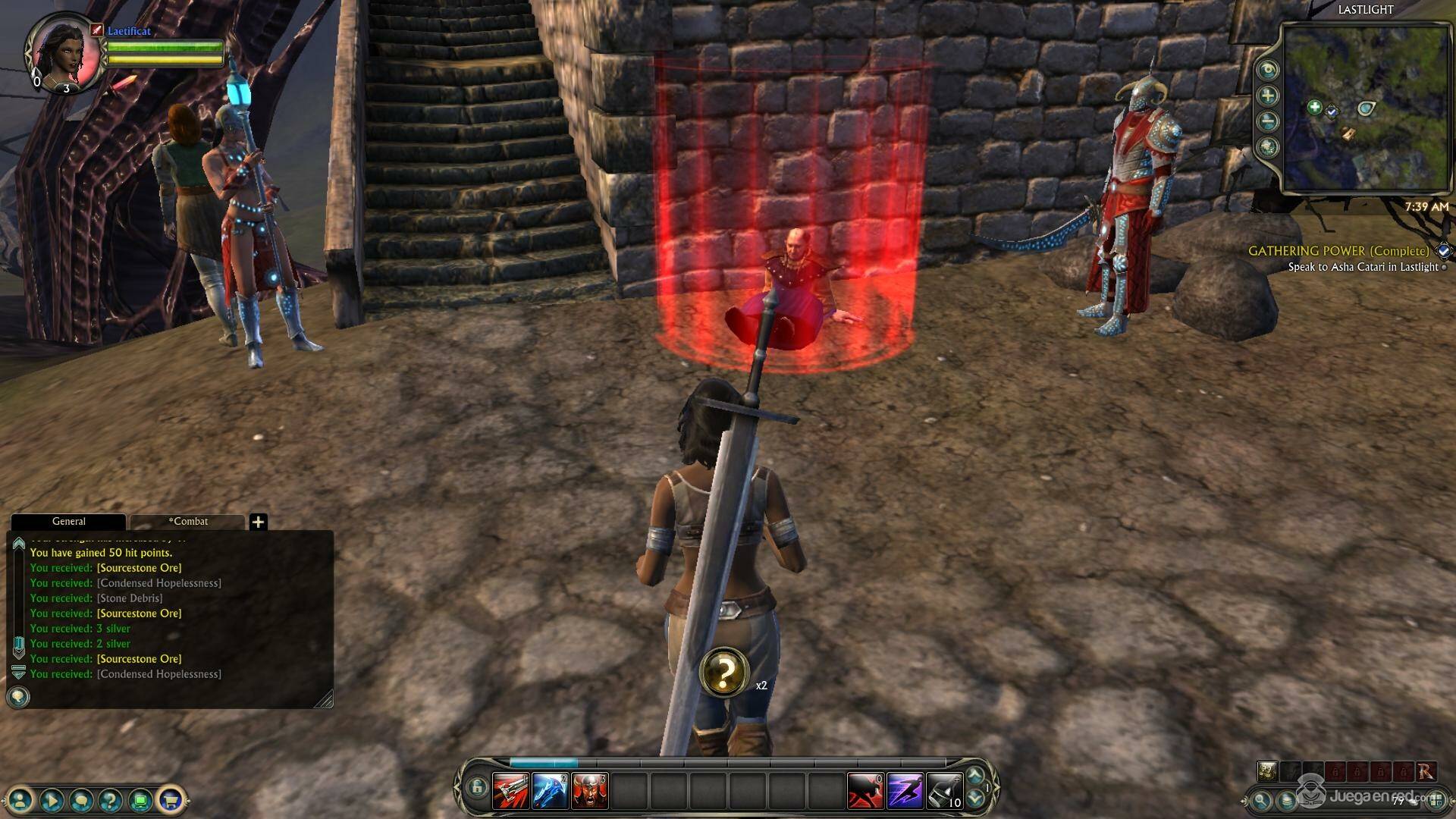This screenshot has width=1456, height=819.
Task: Switch to the Combat chat tab
Action: [187, 522]
